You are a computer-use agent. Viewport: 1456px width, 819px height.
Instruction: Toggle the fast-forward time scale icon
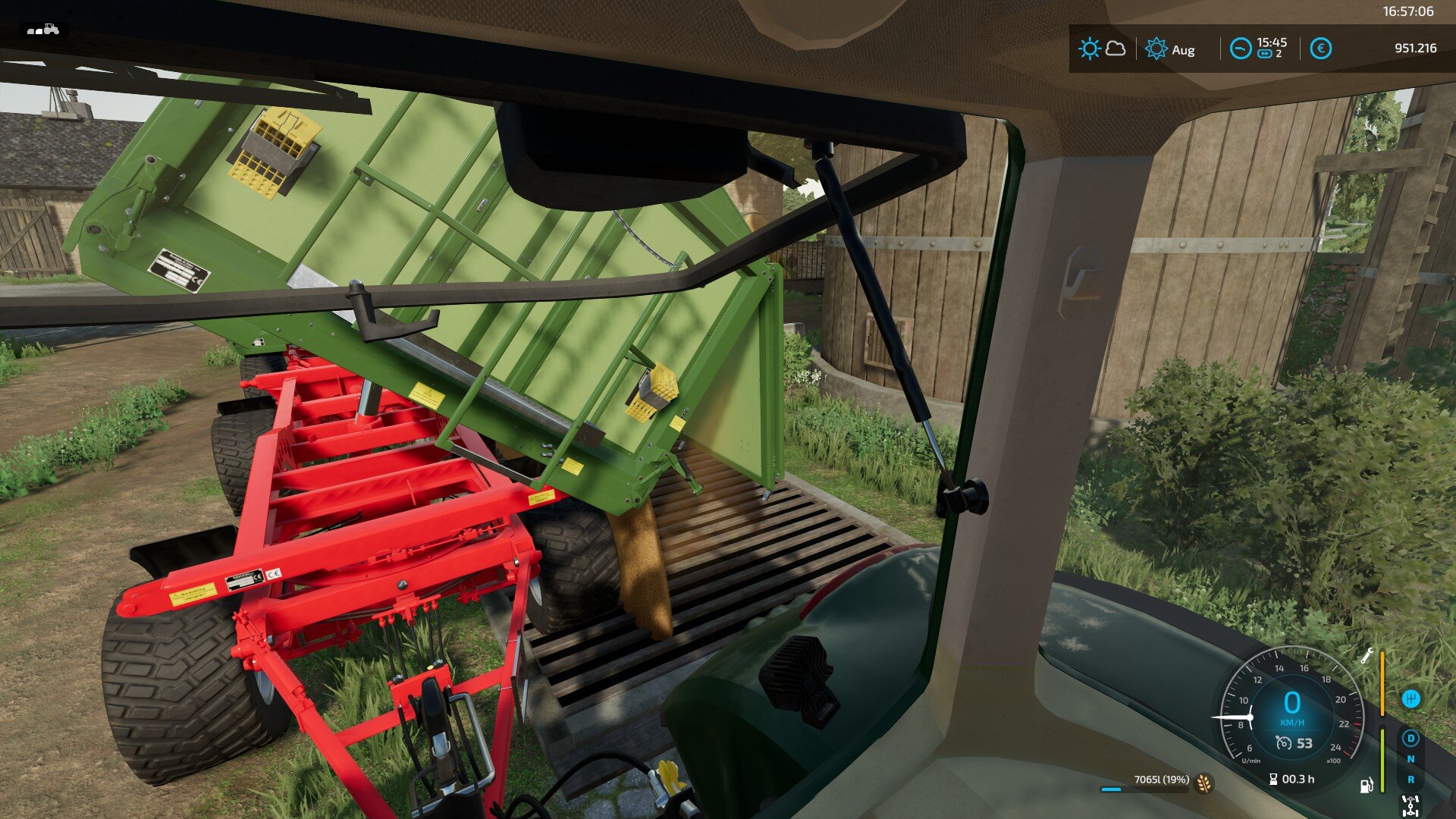tap(1264, 54)
